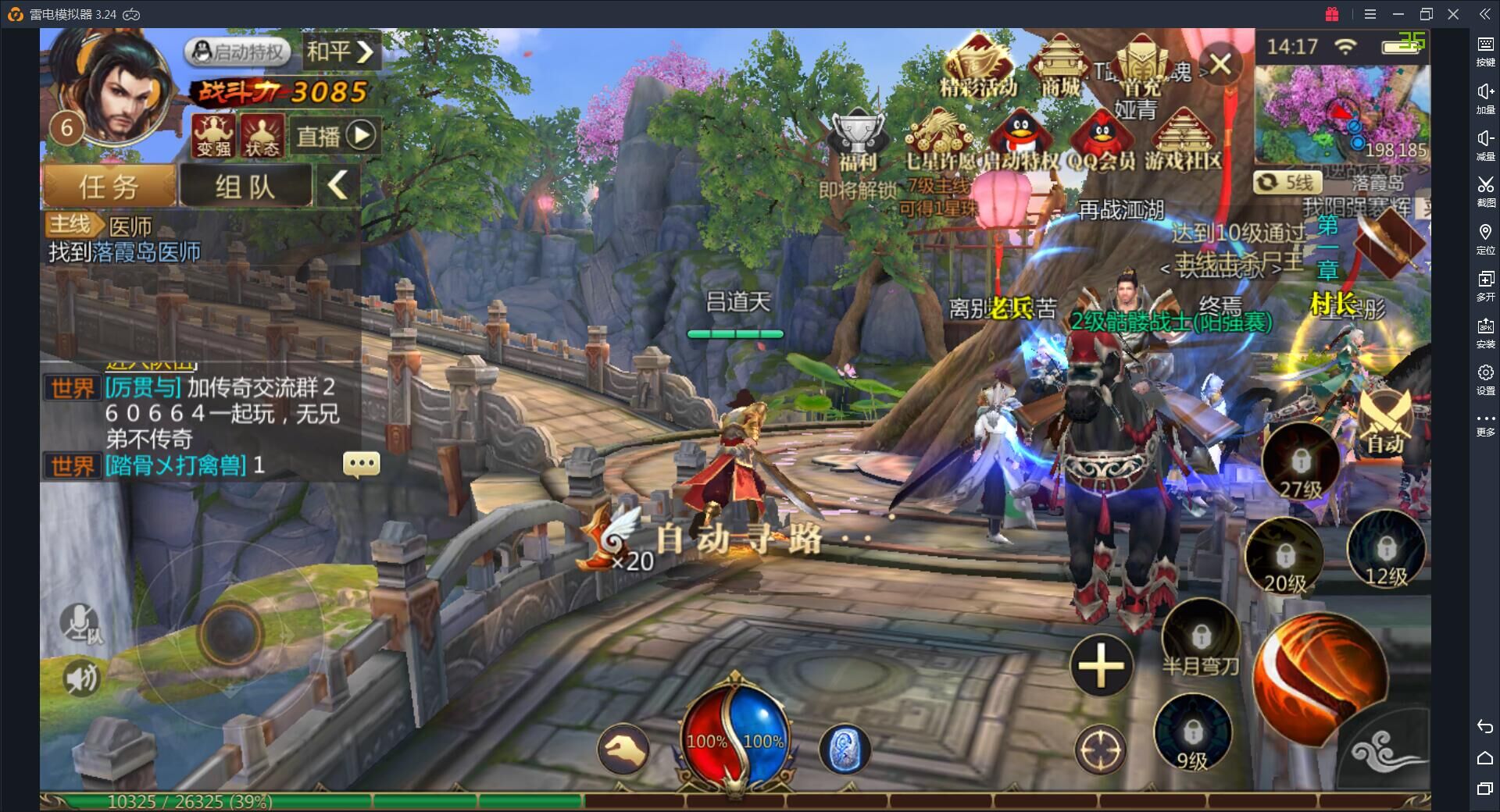
Task: Tap the 变强 power-up icon
Action: 213,135
